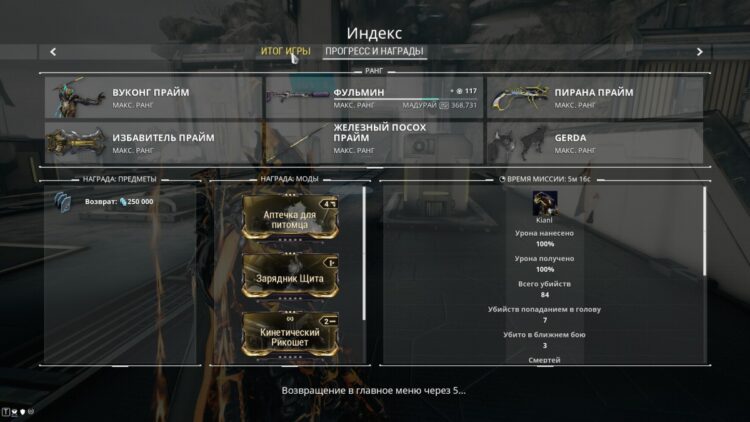This screenshot has width=750, height=422.
Task: Select the Вуконг Прайм rank entry
Action: (152, 98)
